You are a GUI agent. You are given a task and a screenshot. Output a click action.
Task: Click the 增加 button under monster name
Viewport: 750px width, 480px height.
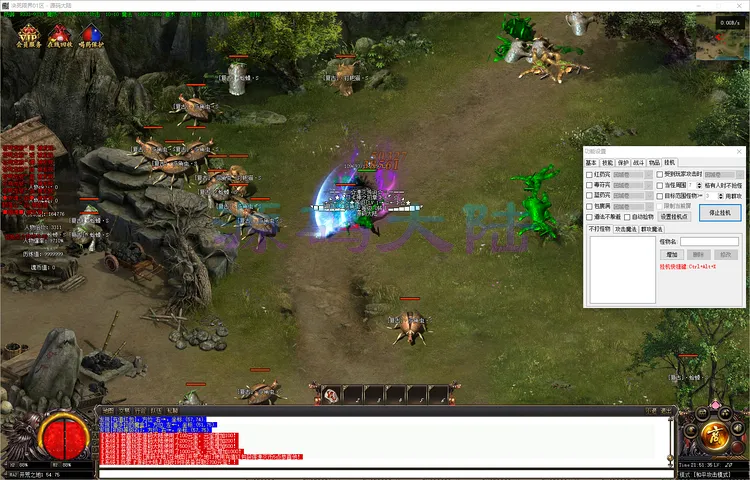[x=673, y=255]
